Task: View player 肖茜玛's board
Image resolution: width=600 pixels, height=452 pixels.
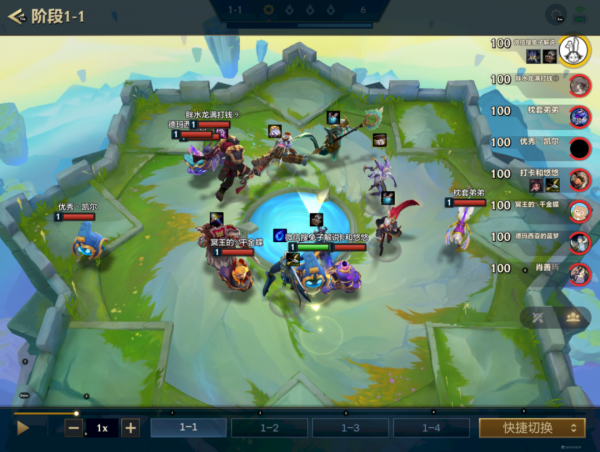Action: [578, 273]
